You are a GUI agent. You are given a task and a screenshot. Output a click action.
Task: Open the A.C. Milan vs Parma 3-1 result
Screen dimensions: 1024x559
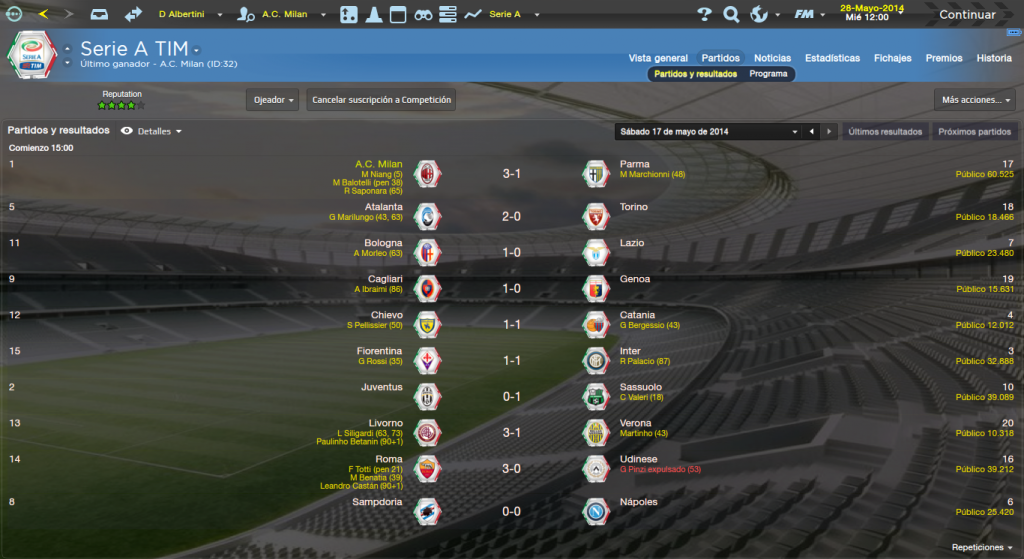511,174
